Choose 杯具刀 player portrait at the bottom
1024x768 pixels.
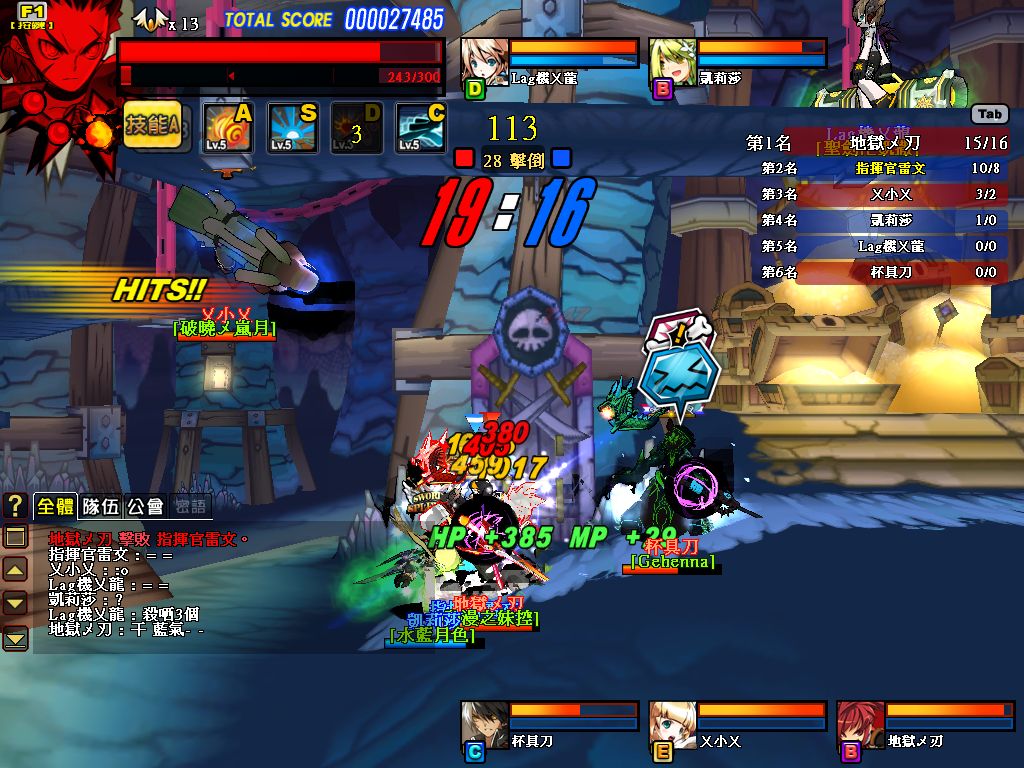click(x=484, y=725)
